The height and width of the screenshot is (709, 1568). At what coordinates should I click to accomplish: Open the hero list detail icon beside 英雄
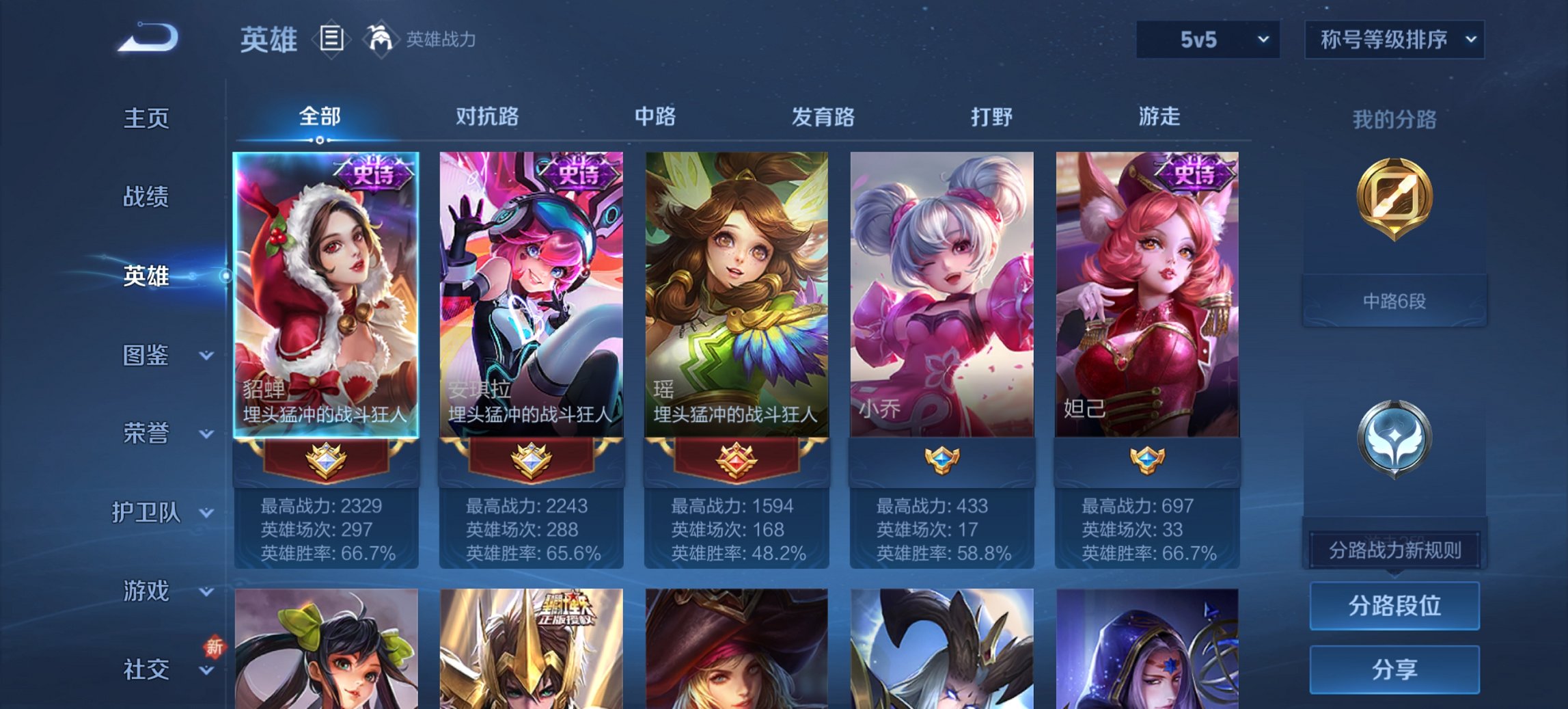coord(333,40)
